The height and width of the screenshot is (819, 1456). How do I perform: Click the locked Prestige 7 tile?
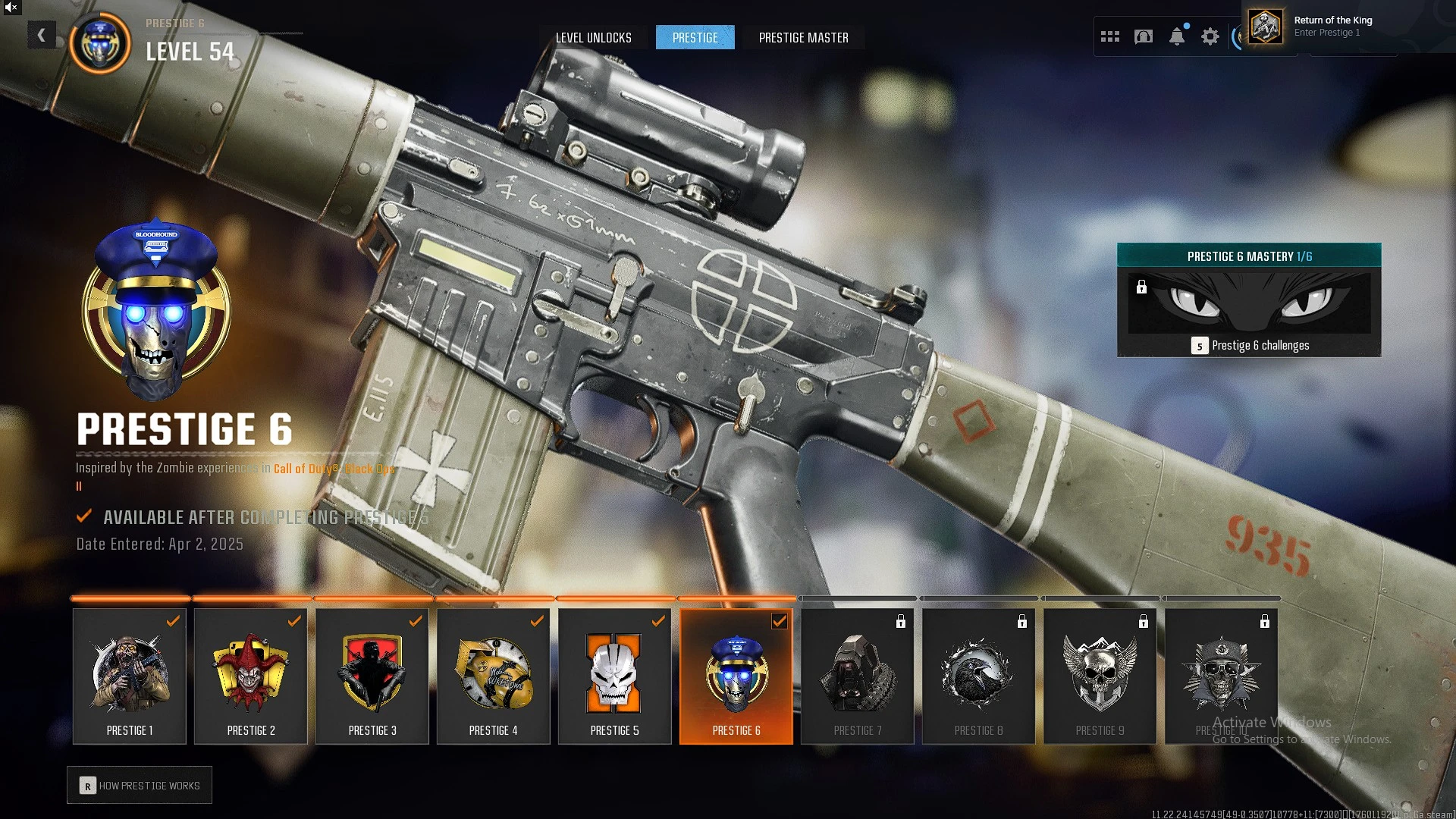click(x=858, y=676)
